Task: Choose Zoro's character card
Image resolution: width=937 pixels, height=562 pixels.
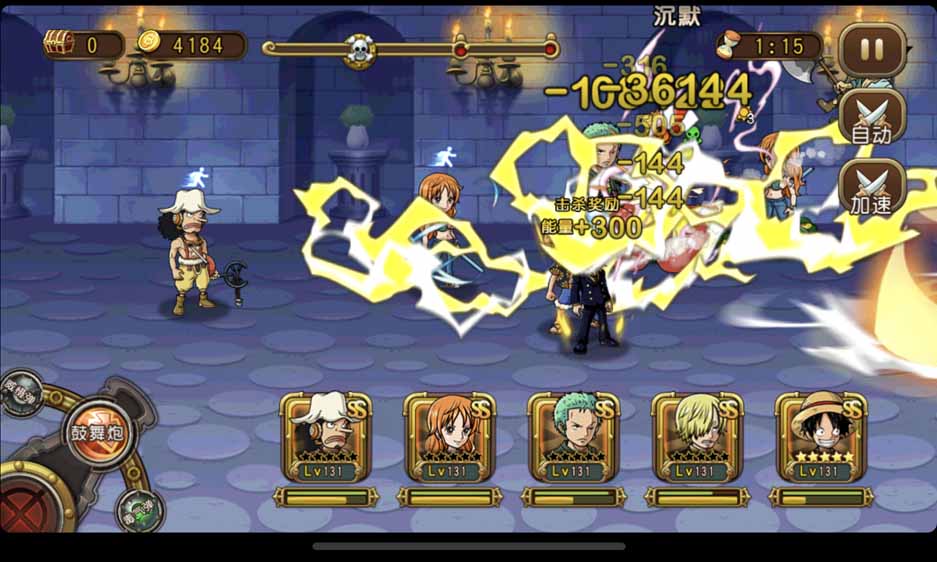Action: pyautogui.click(x=573, y=438)
